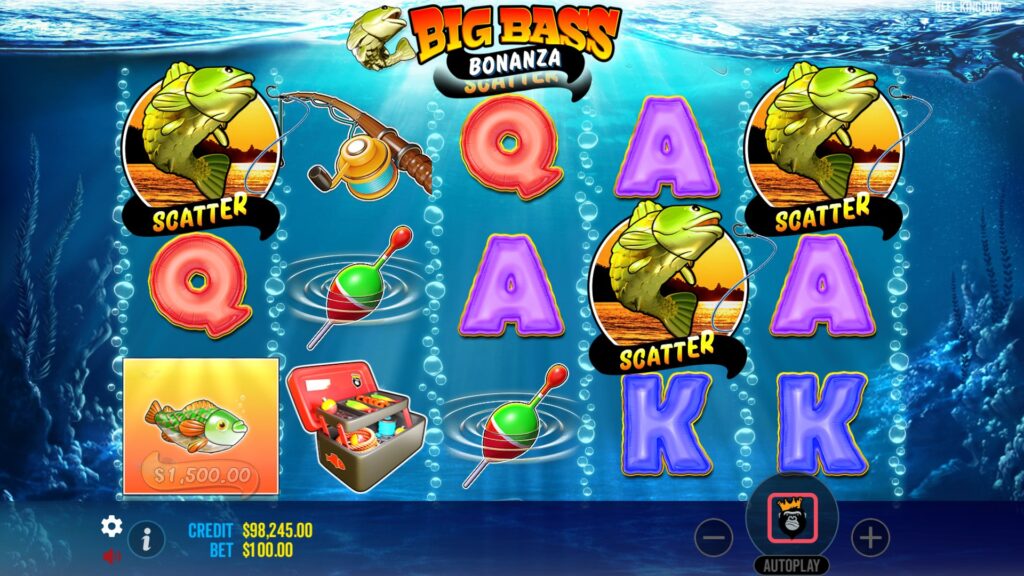
Task: Open the settings gear menu
Action: 111,526
